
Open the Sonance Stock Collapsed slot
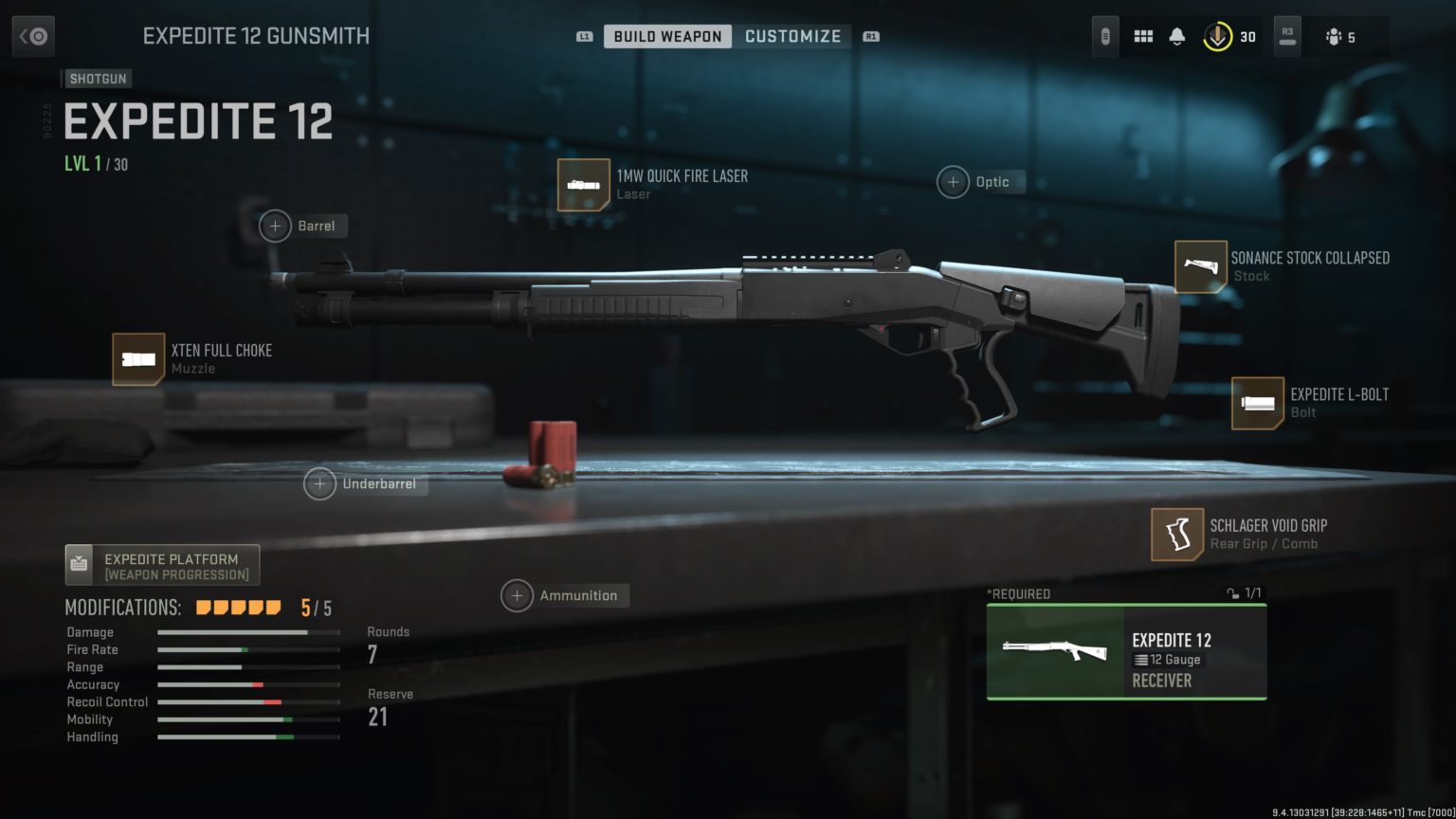[x=1200, y=266]
